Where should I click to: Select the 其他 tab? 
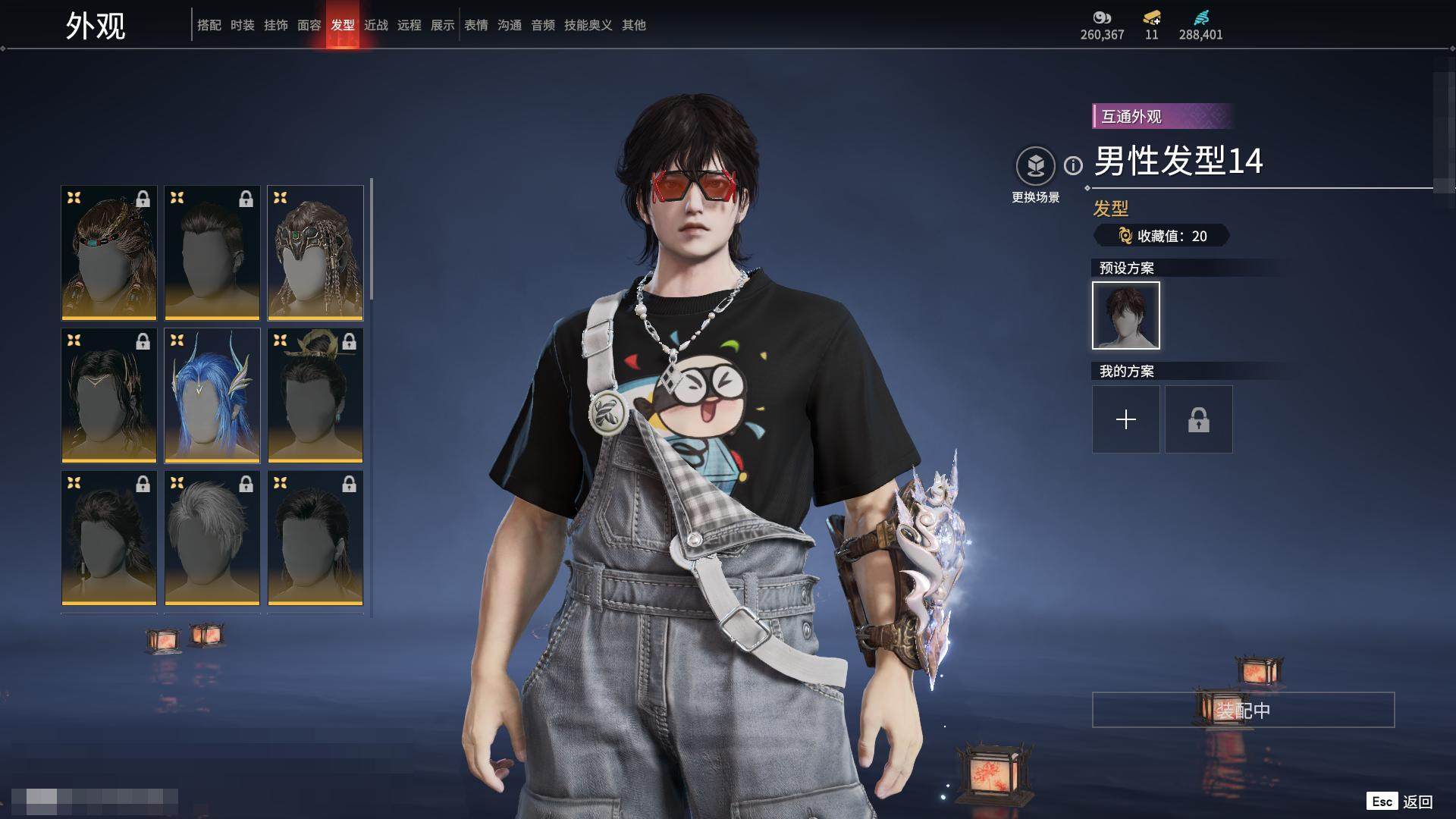[x=633, y=25]
